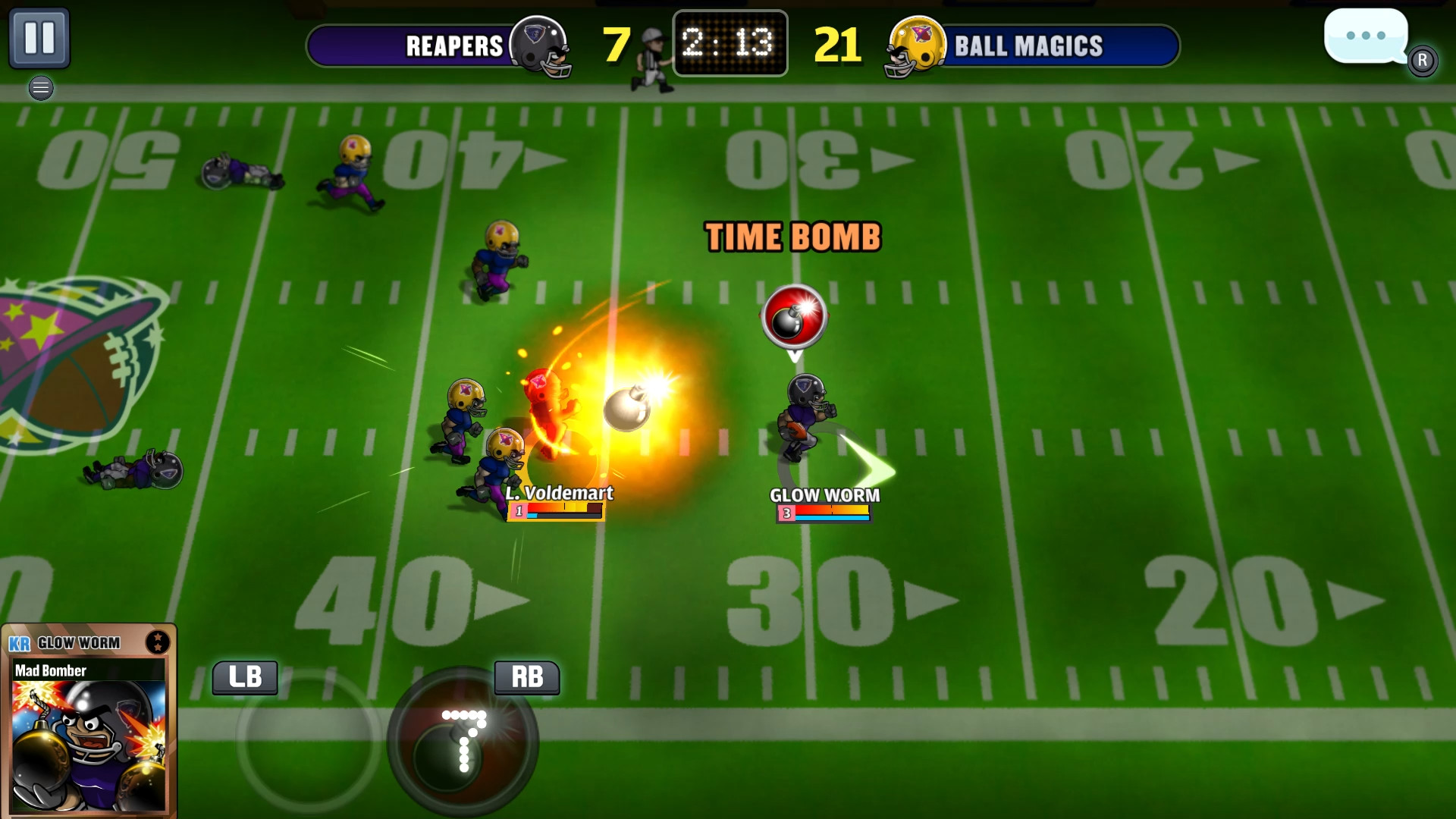This screenshot has width=1456, height=819.
Task: Click the star rating on the Glow Worm card
Action: (158, 643)
